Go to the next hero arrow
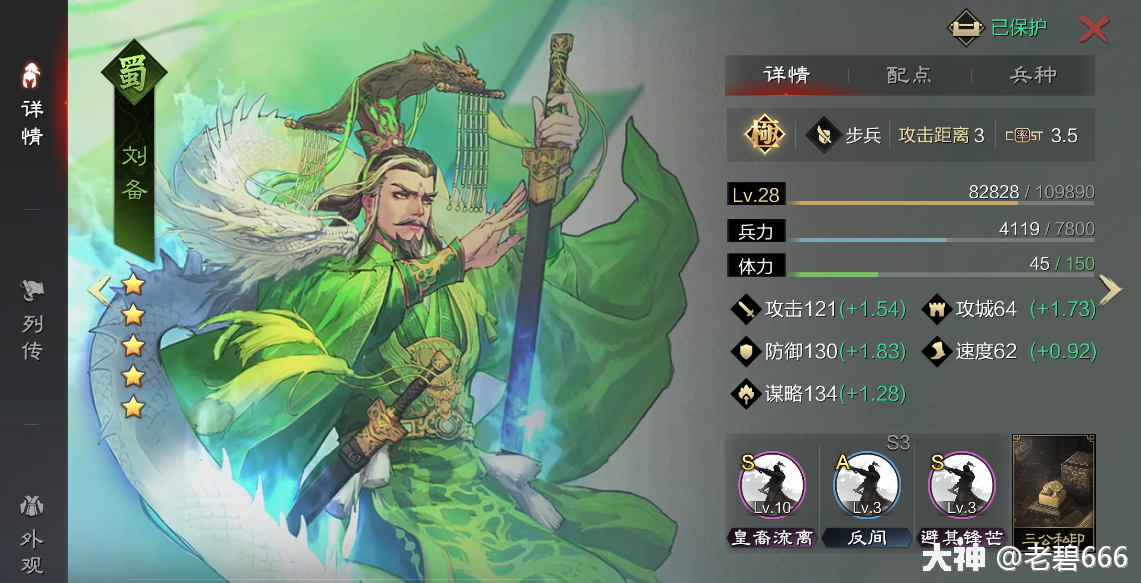Screen dimensions: 1141x583 pos(1110,289)
